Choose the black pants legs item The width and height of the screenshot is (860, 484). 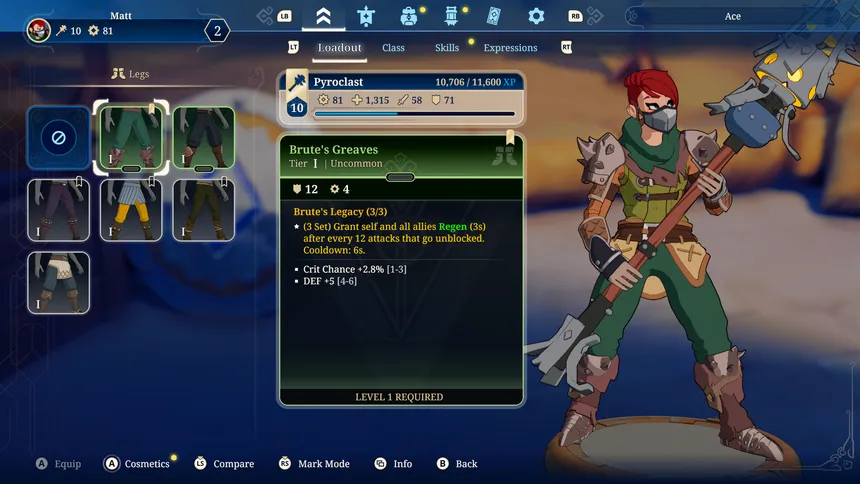[204, 137]
